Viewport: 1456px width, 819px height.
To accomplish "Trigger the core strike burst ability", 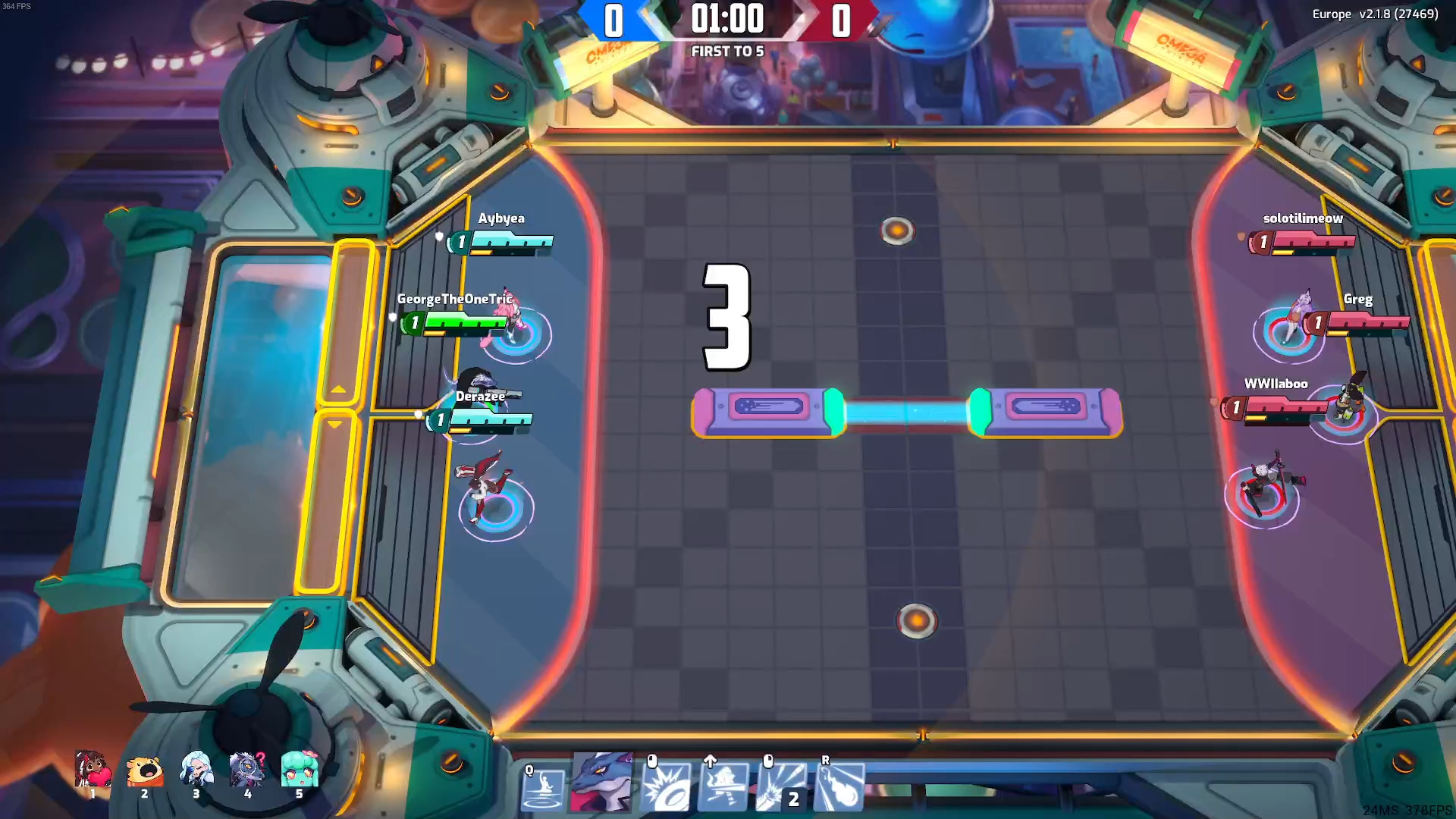I will 666,789.
